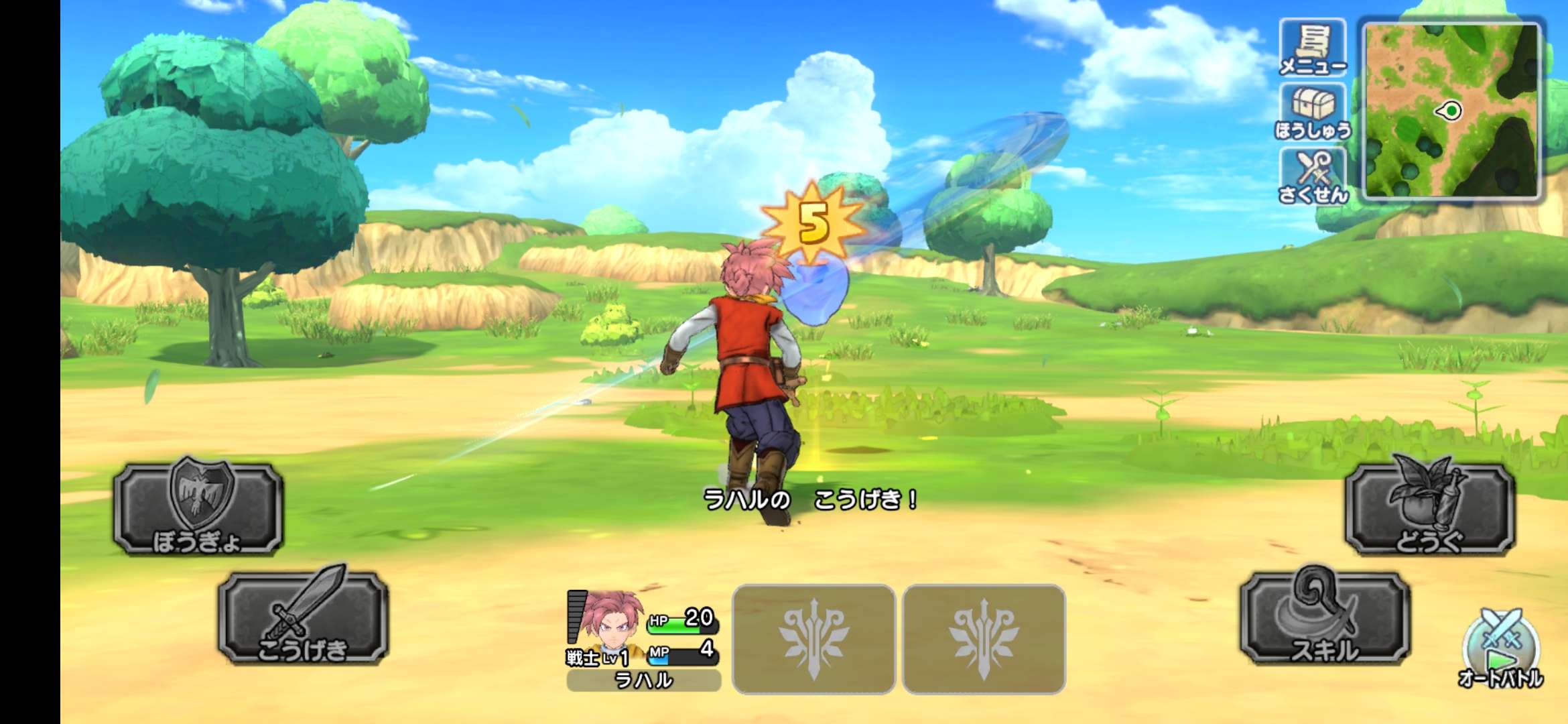
Task: Choose the ぼうぎょ defend command
Action: (198, 509)
